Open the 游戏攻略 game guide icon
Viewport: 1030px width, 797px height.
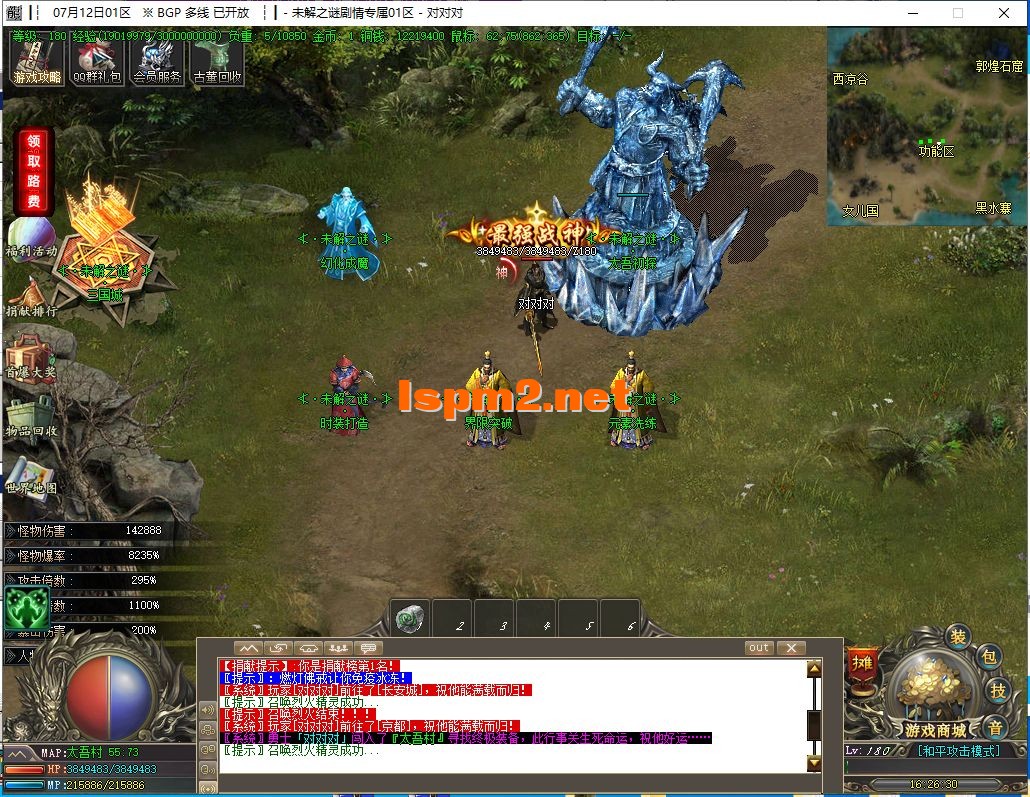tap(37, 62)
